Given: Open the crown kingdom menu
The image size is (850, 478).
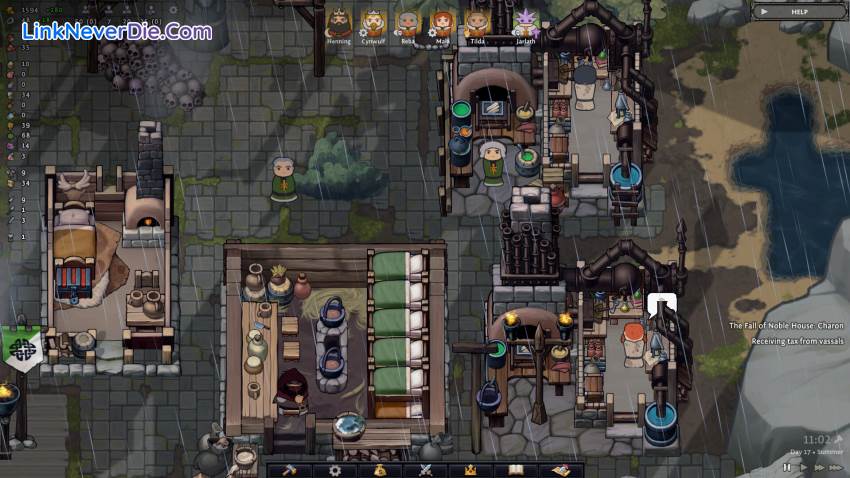Looking at the screenshot, I should tap(469, 470).
